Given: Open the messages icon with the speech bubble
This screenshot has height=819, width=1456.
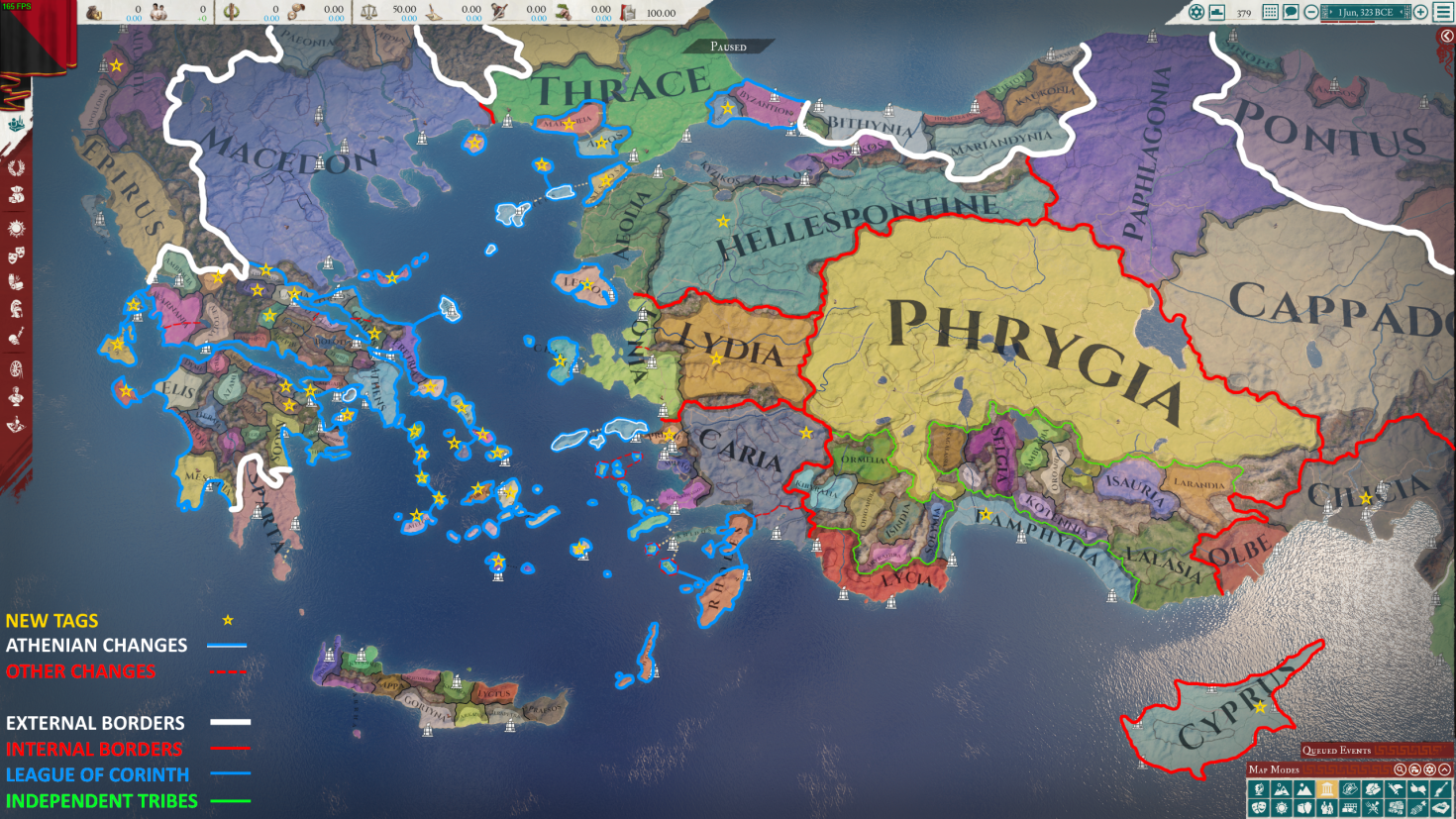Looking at the screenshot, I should (x=1291, y=12).
